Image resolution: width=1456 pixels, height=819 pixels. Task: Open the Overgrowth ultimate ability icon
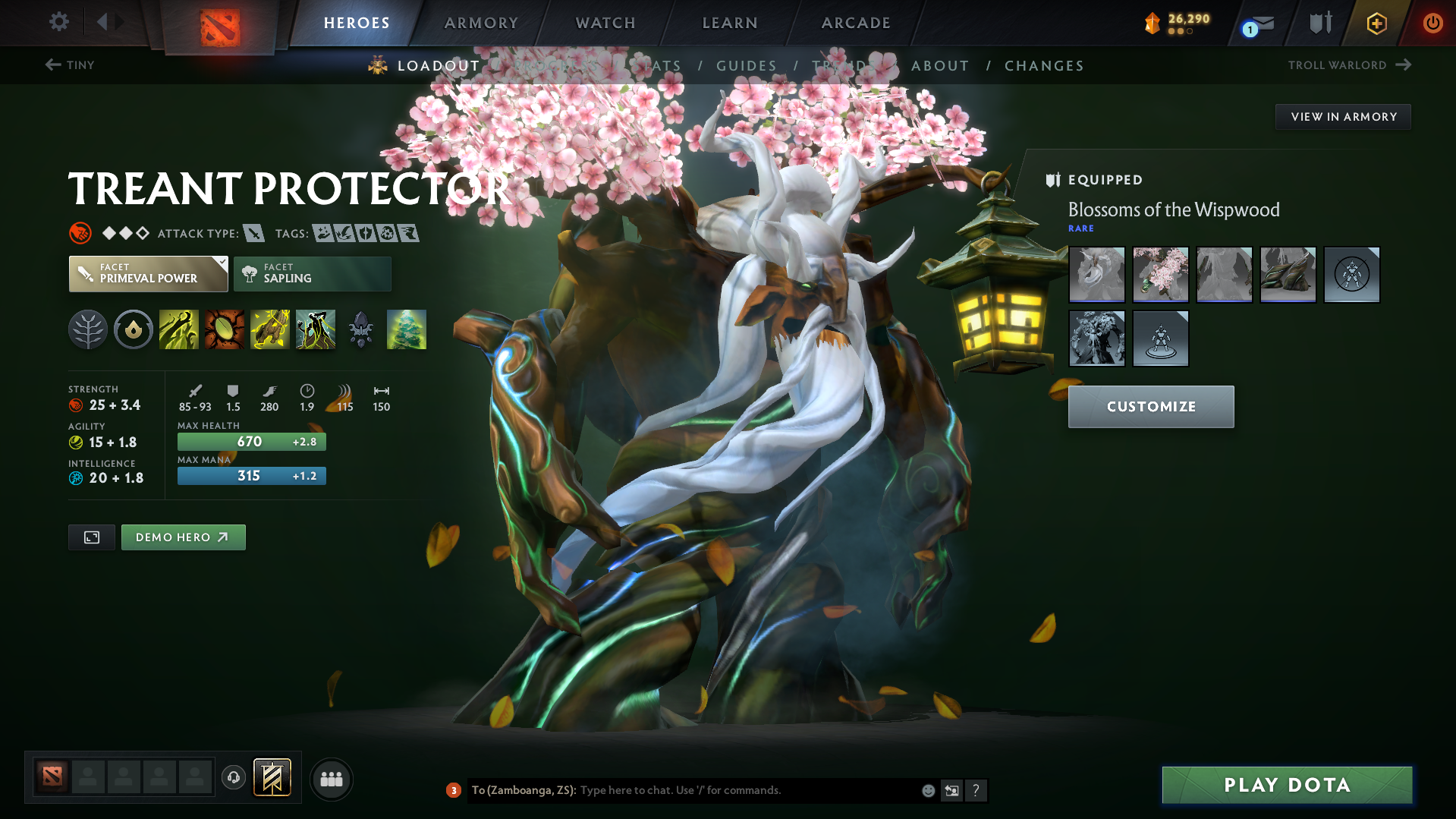[x=316, y=329]
